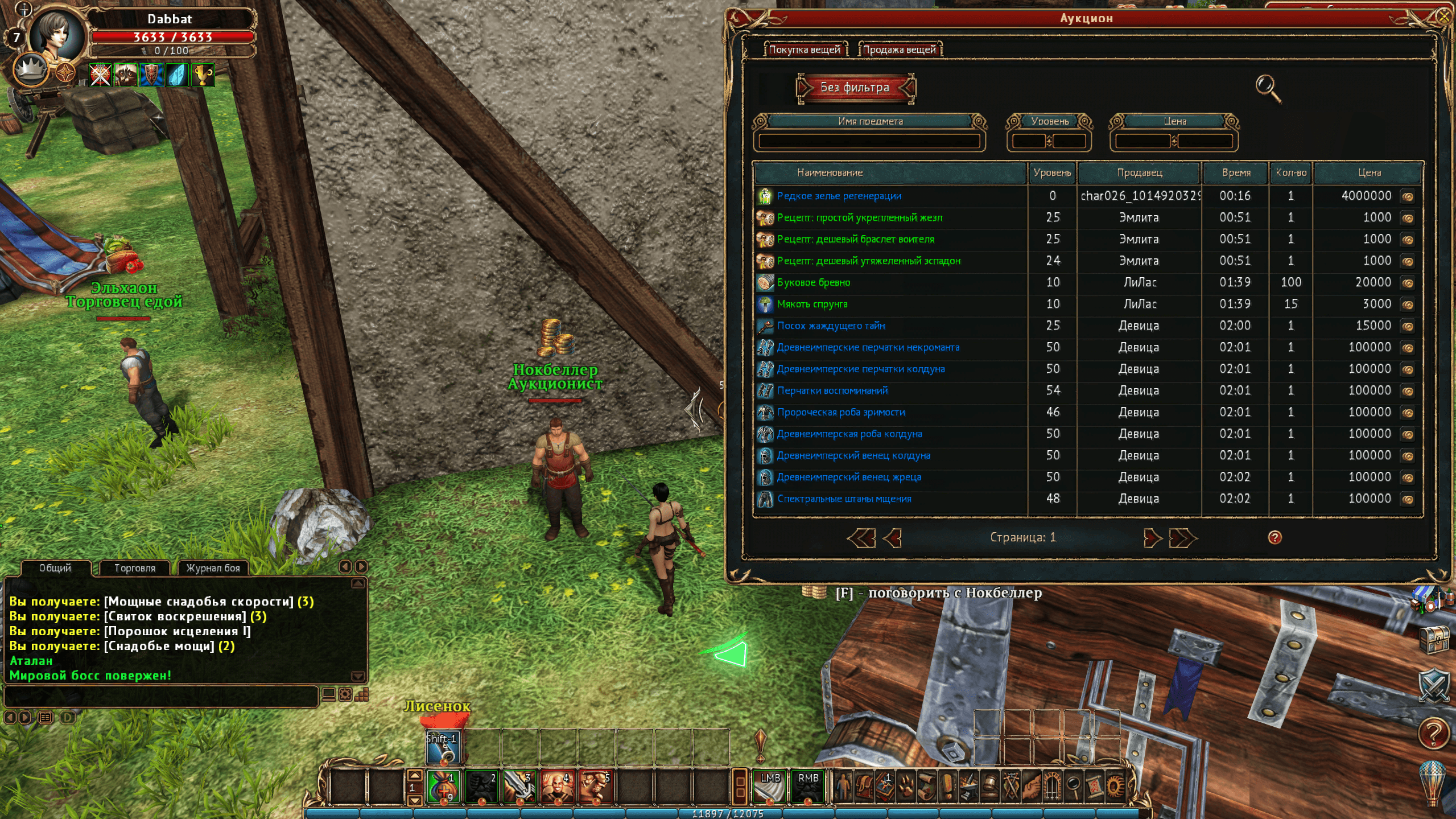Screen dimensions: 1456x819
Task: Choose the Посох жаждущего тайн listing
Action: click(831, 326)
